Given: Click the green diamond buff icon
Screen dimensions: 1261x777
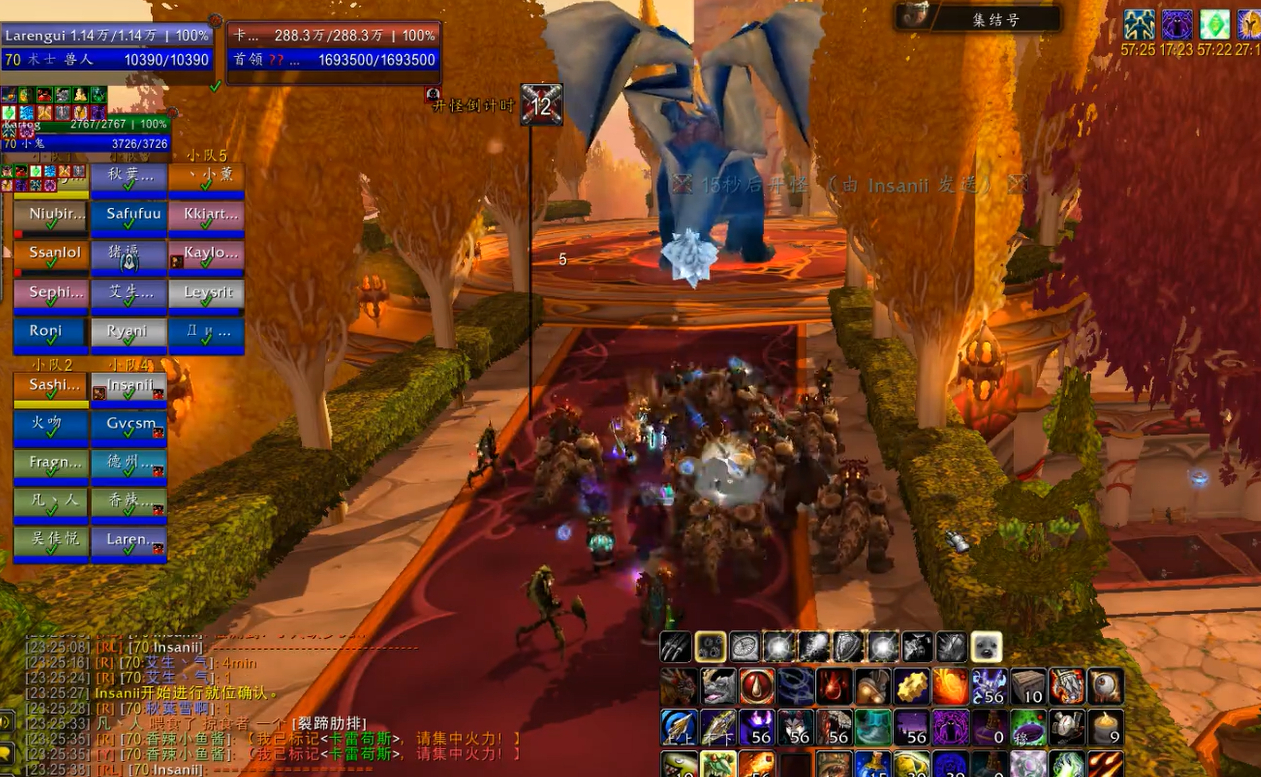Looking at the screenshot, I should pyautogui.click(x=1215, y=23).
